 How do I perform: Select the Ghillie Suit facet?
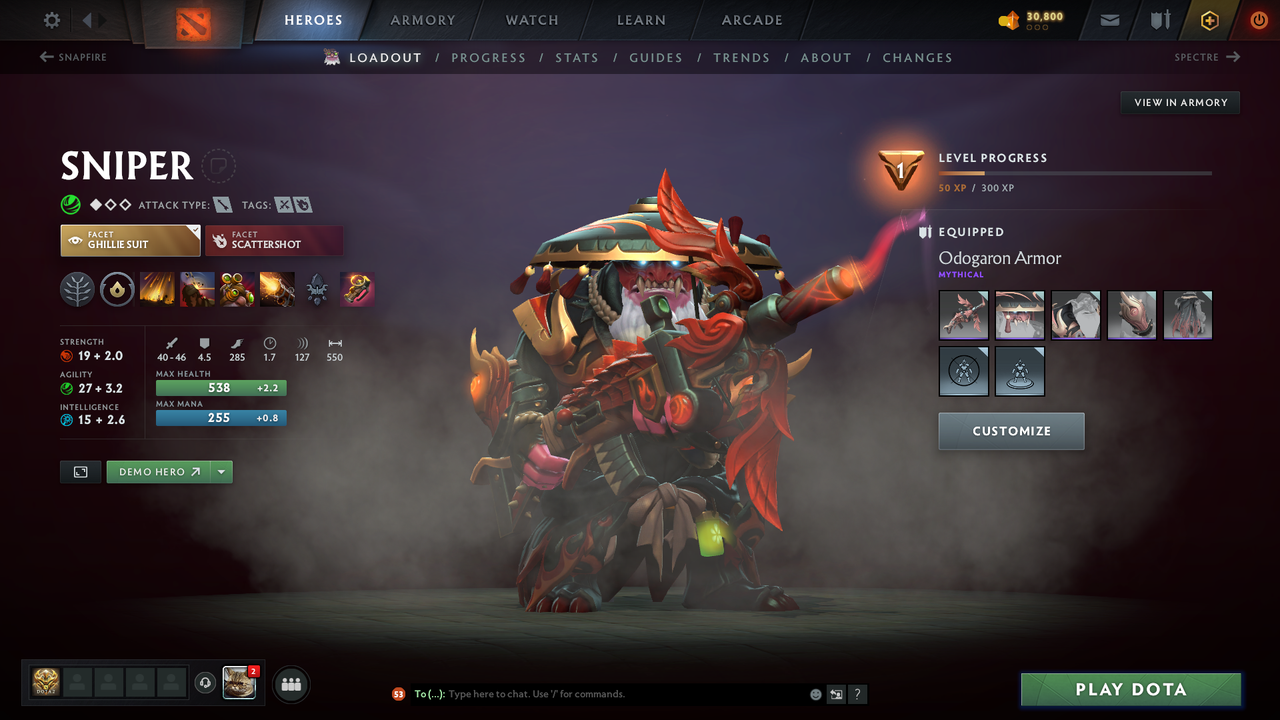(x=130, y=240)
